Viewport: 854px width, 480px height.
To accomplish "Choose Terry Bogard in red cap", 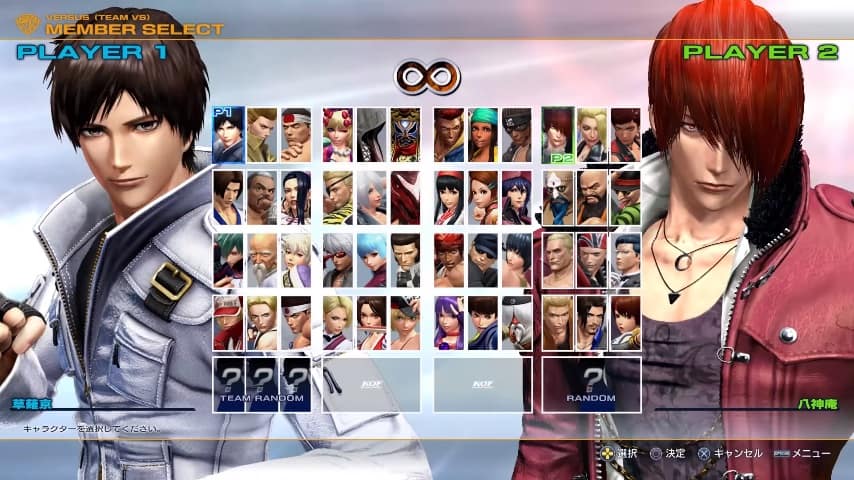I will (x=228, y=322).
